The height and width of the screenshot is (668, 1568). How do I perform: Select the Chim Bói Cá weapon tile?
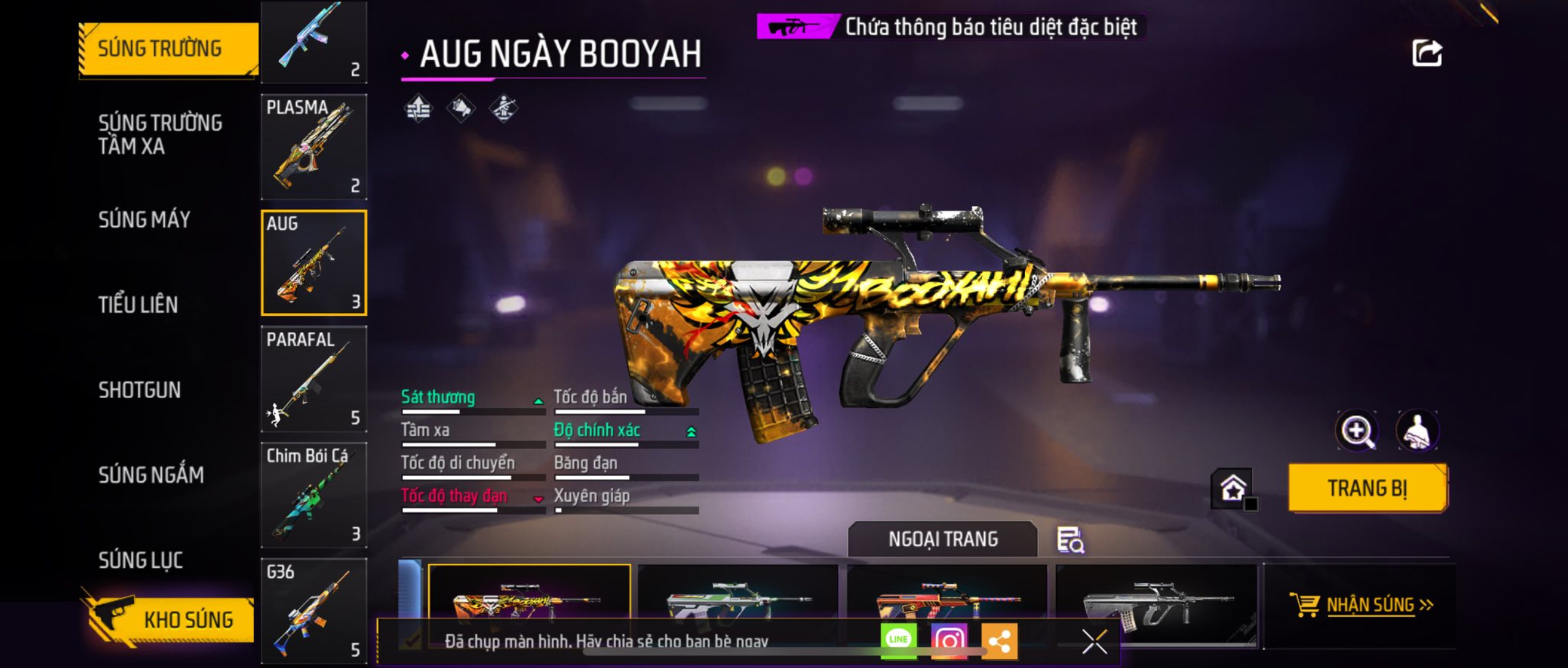[x=314, y=495]
